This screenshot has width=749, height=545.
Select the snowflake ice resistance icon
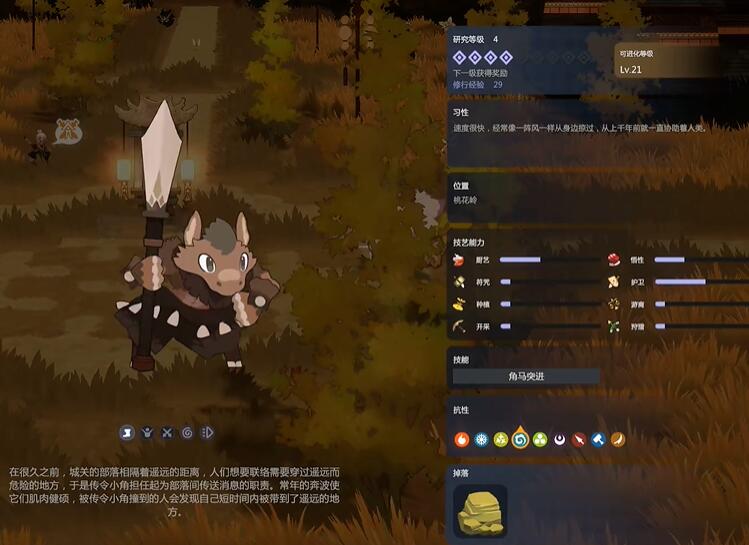coord(481,439)
